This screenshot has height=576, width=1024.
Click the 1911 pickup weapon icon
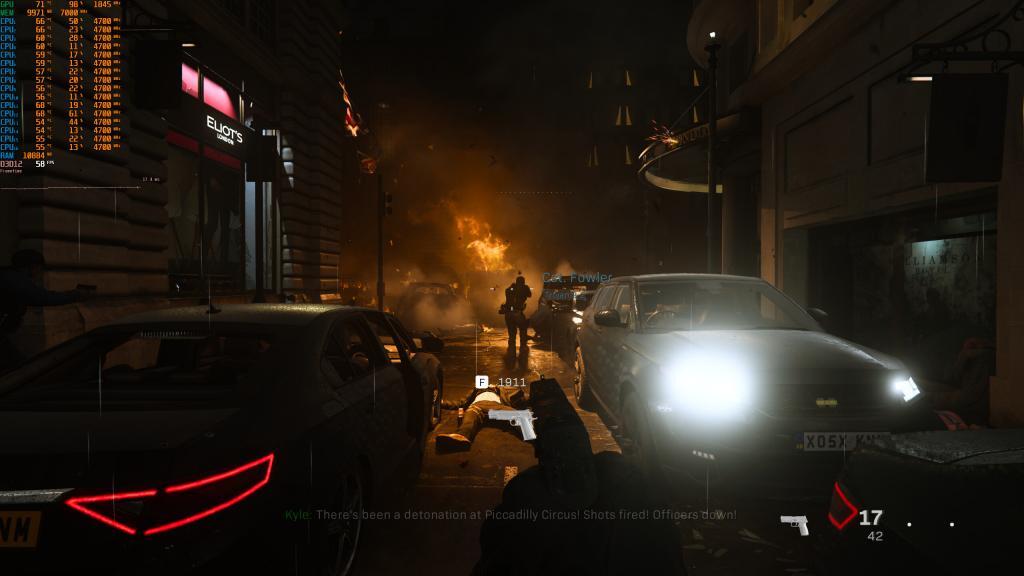point(513,422)
